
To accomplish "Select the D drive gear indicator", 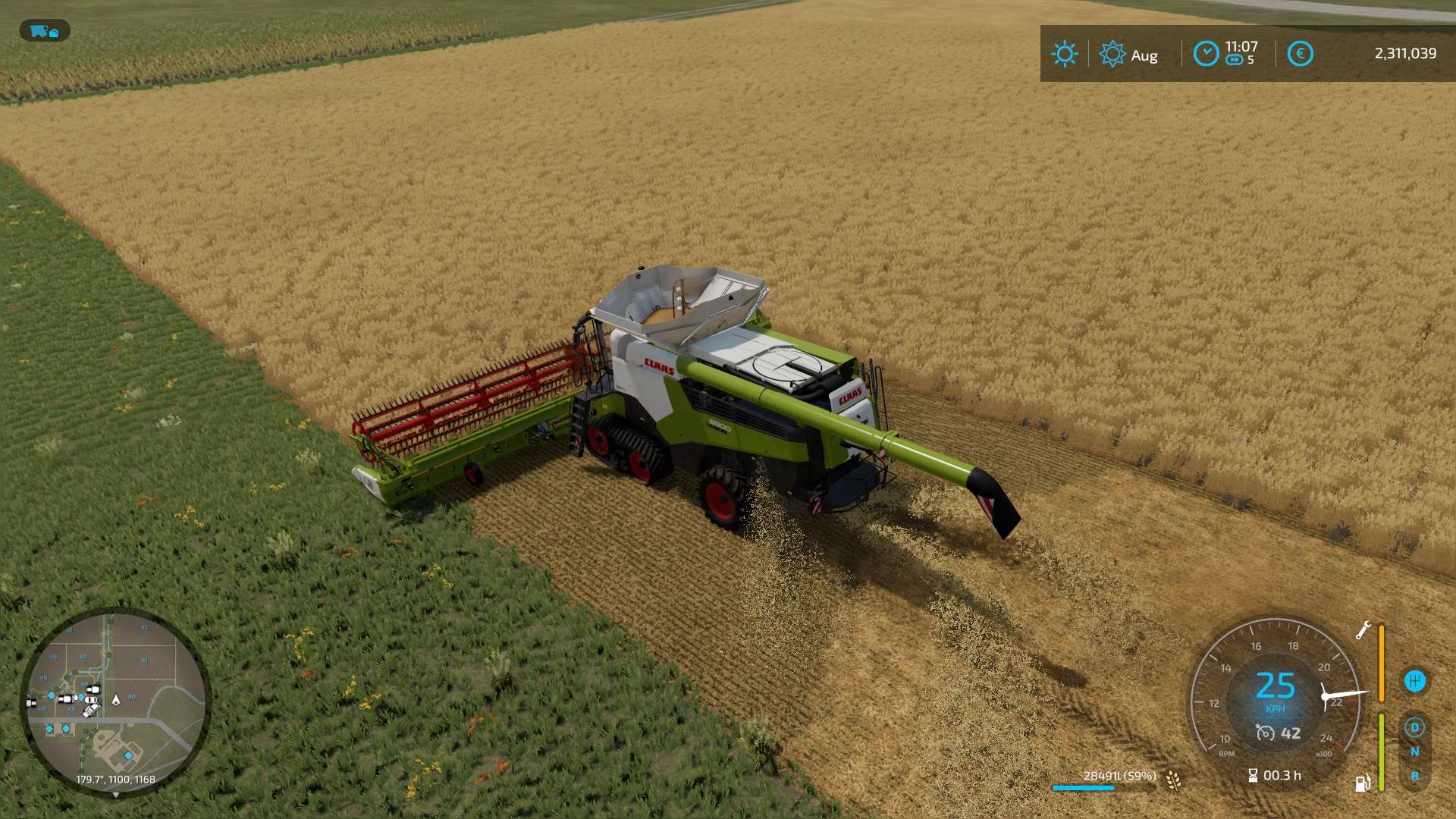I will 1414,728.
